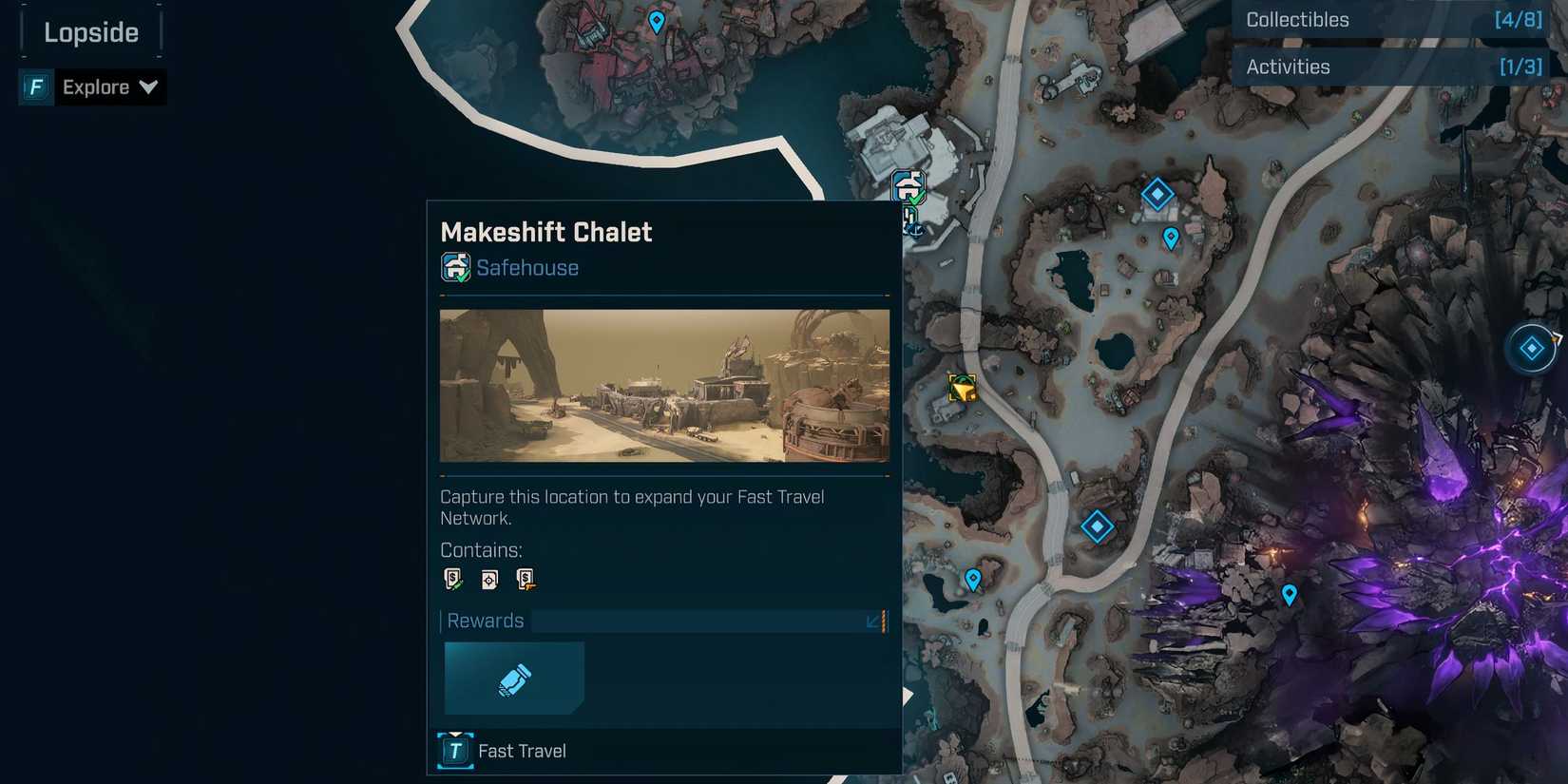The image size is (1568, 784).
Task: Select the weapon skin reward icon under Rewards
Action: (x=514, y=678)
